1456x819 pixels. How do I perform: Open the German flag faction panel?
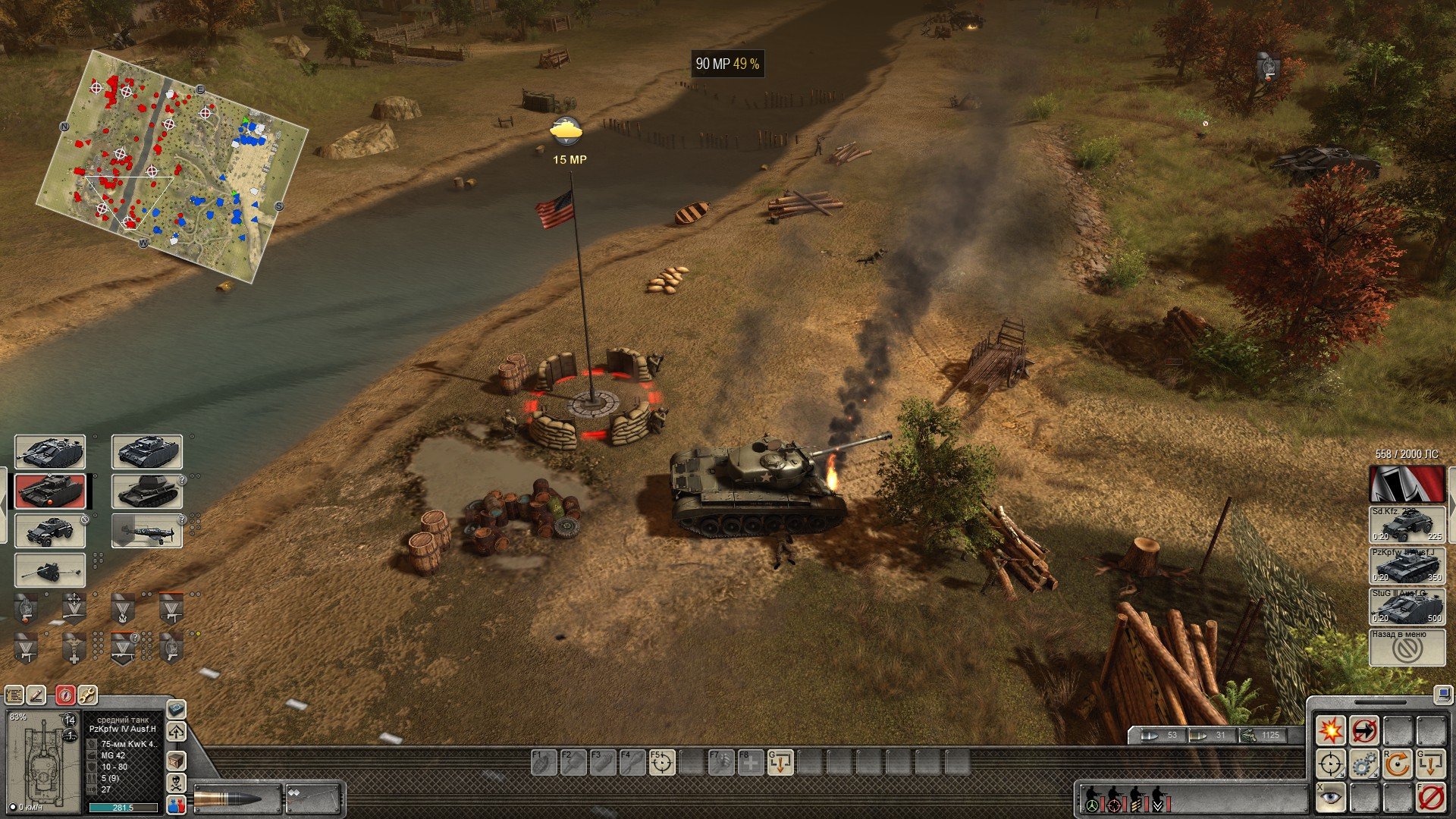(x=1406, y=483)
